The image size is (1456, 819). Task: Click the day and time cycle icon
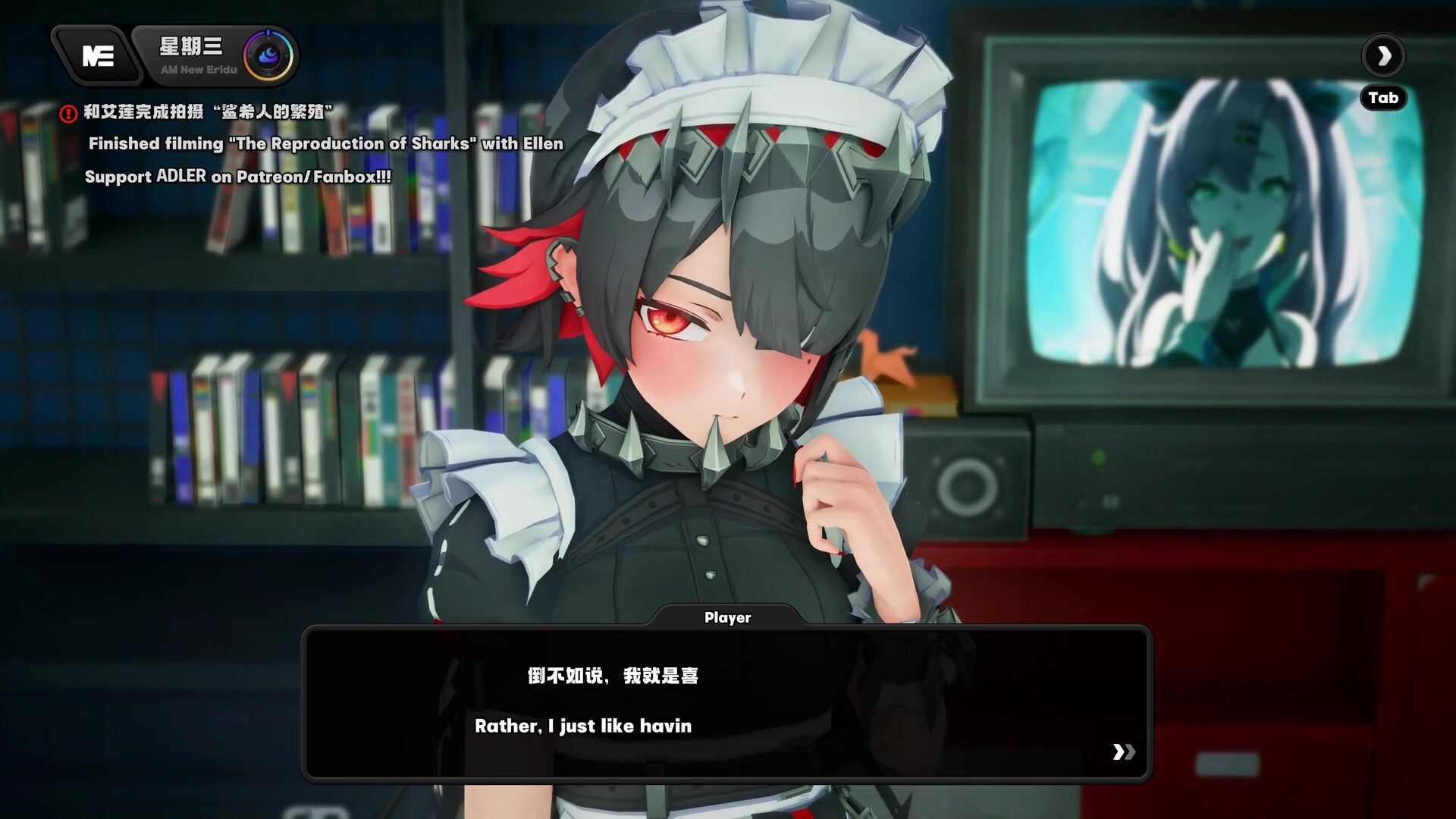(x=268, y=55)
